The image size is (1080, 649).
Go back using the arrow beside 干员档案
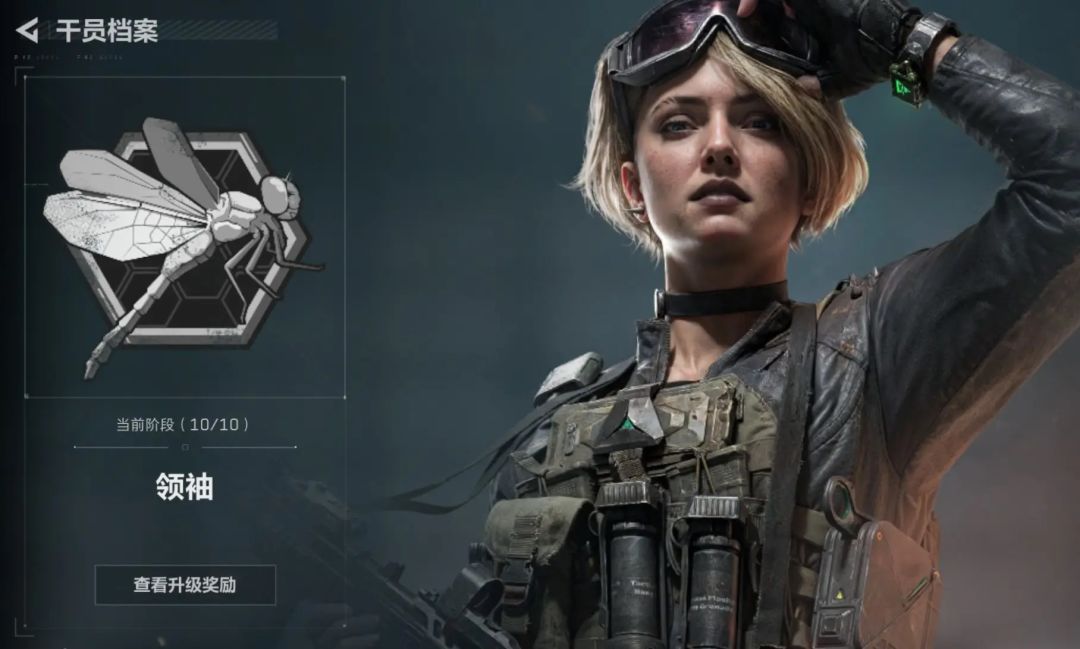tap(27, 30)
